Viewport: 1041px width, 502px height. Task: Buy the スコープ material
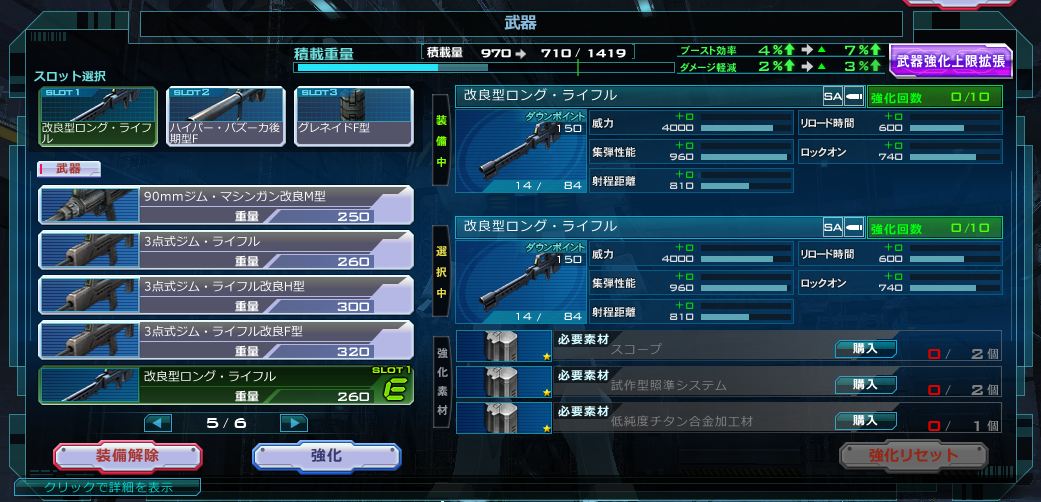[864, 348]
